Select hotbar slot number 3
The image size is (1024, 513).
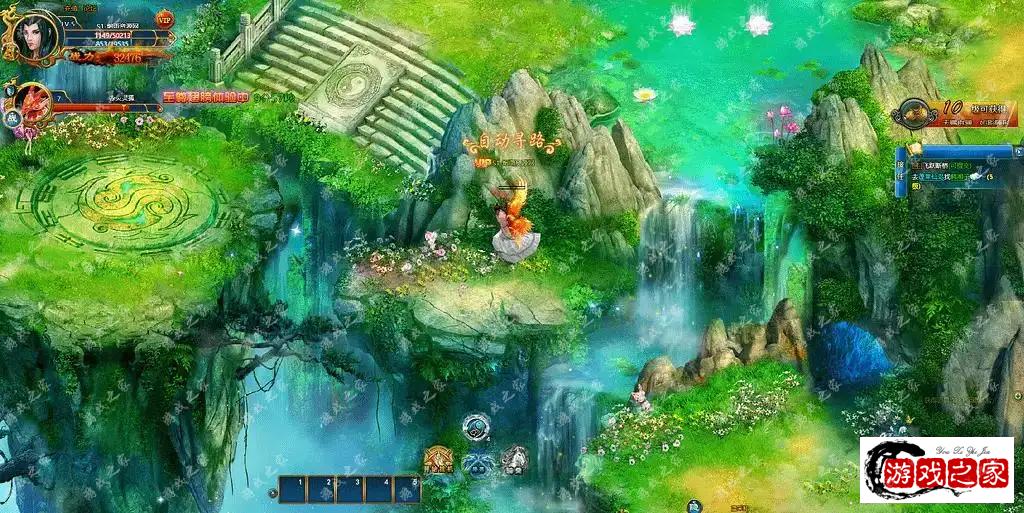pos(349,488)
